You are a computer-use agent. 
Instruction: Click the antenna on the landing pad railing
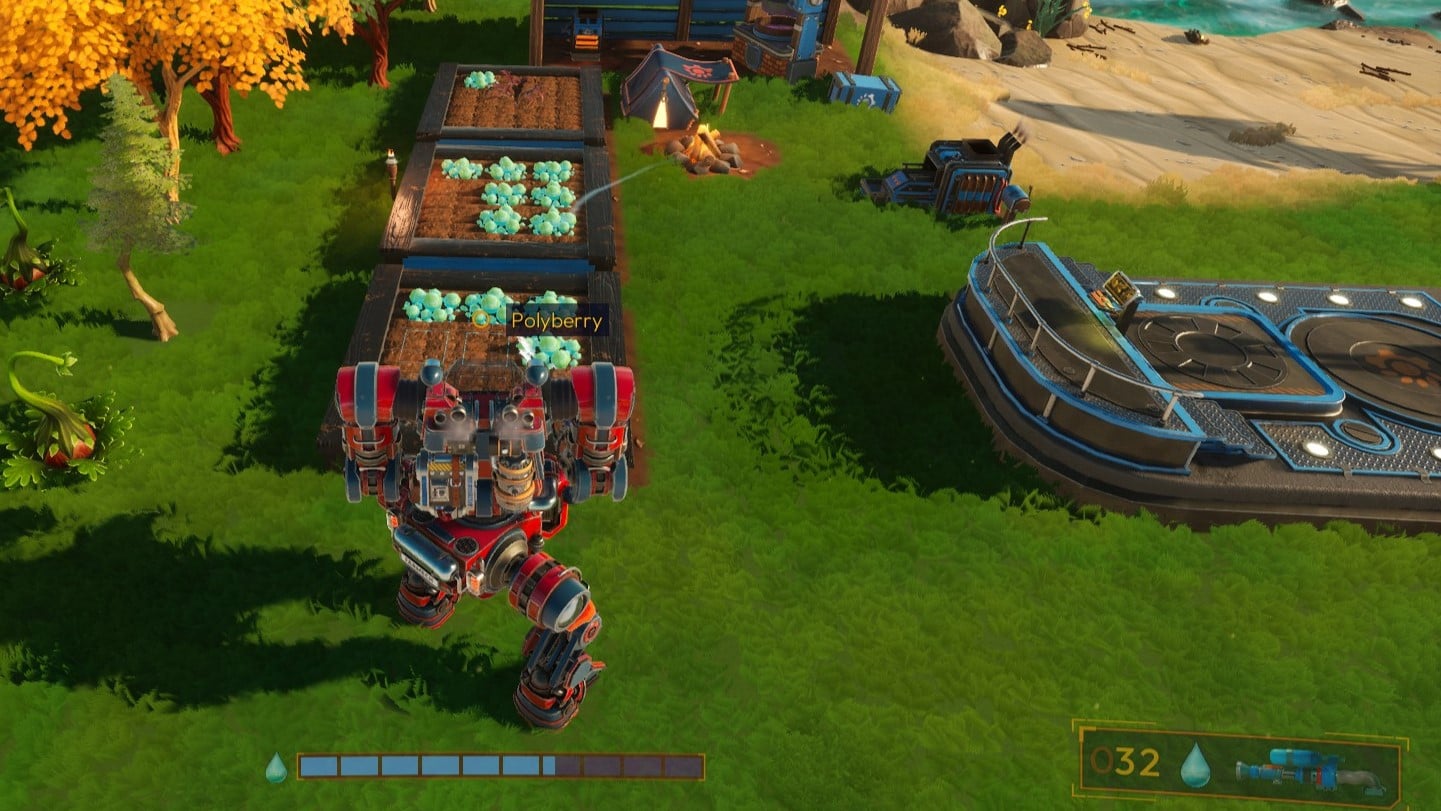click(x=1024, y=236)
